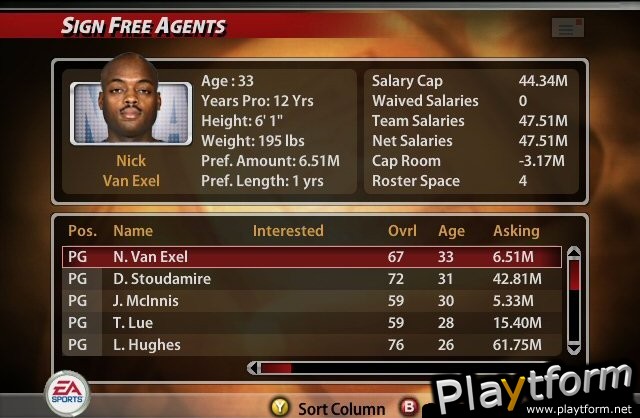Click the Asking column header
The height and width of the screenshot is (418, 640).
coord(516,231)
